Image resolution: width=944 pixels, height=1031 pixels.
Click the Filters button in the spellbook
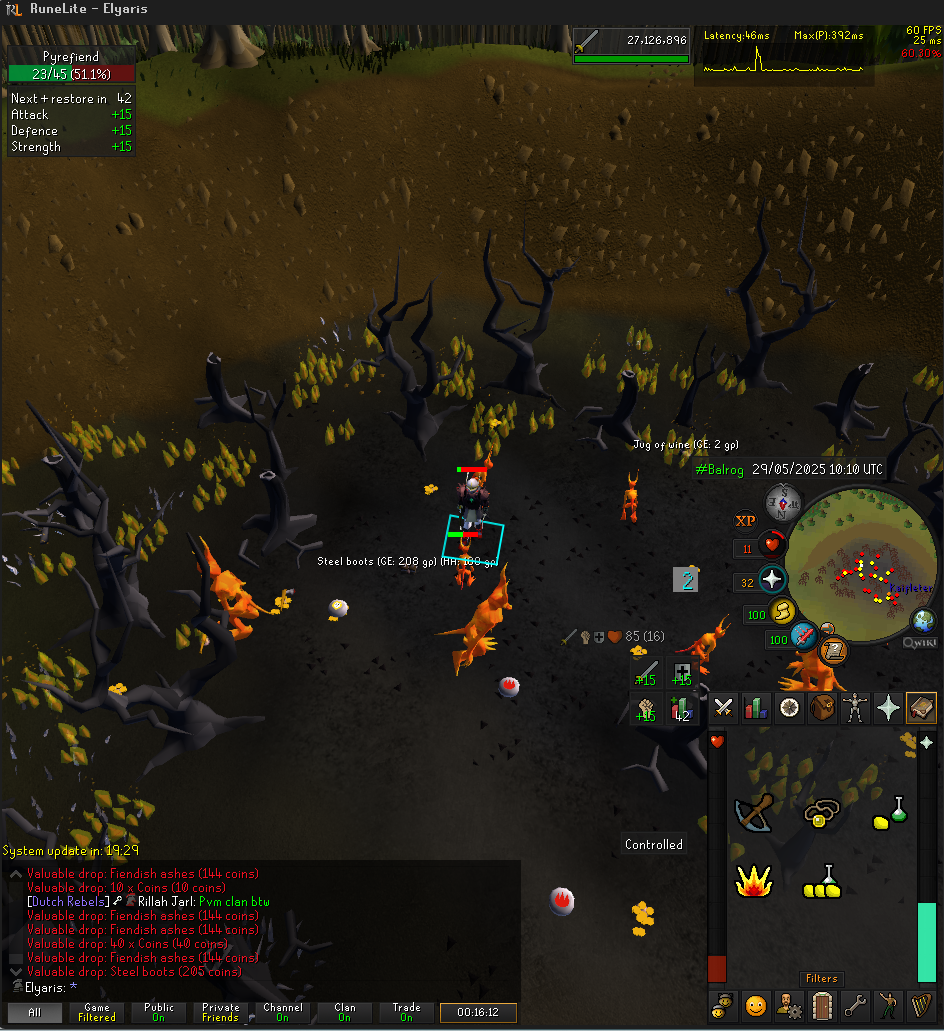[x=821, y=979]
